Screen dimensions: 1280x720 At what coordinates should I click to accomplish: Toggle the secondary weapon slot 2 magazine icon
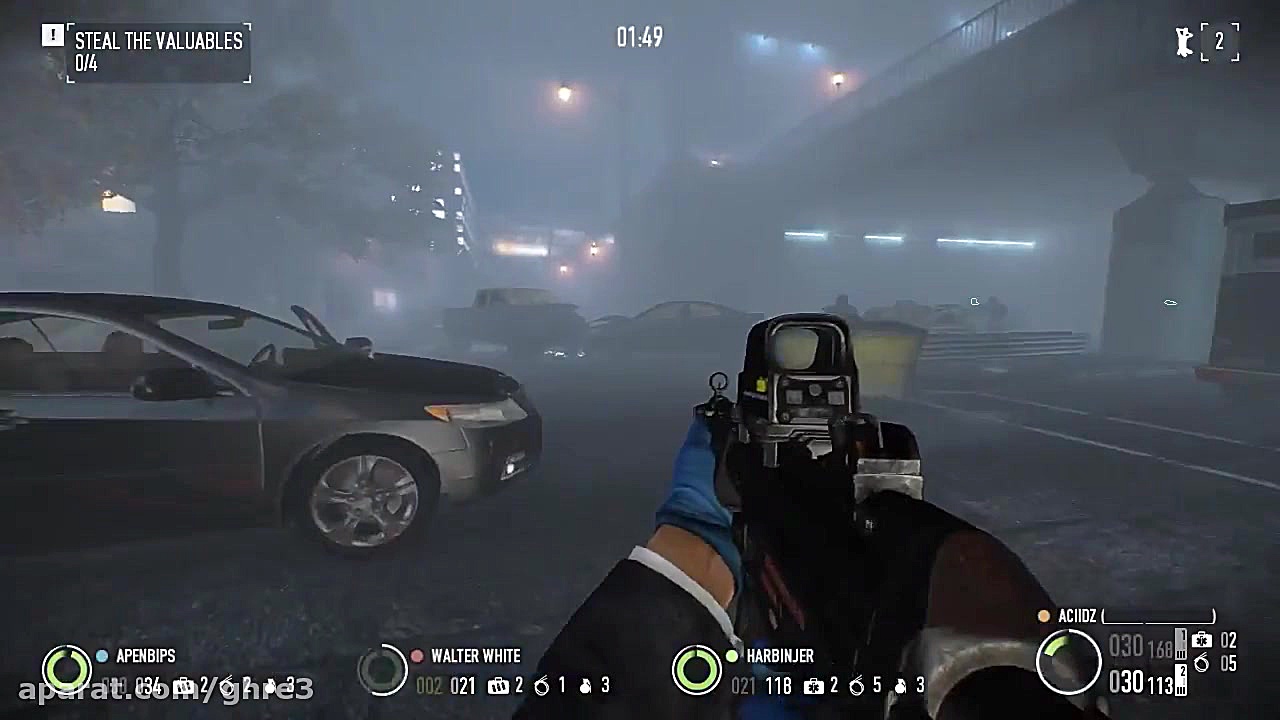[x=1180, y=681]
